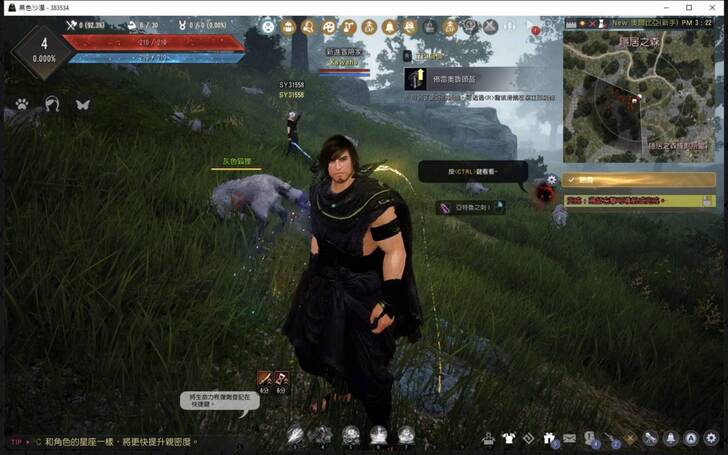Open the mail envelope icon
The image size is (728, 455).
click(569, 437)
